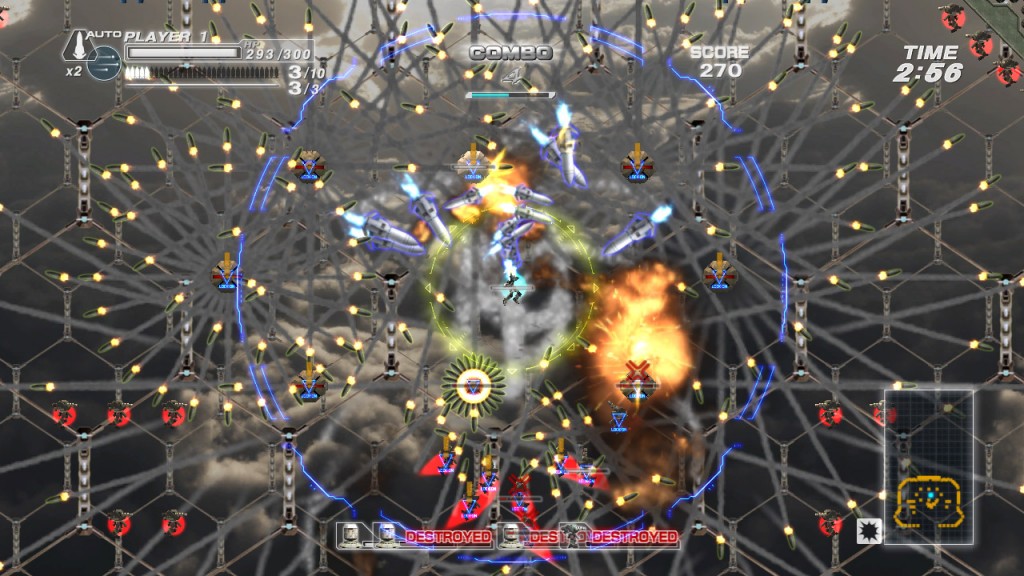
Task: Select the first target portrait in the bottom bar
Action: pyautogui.click(x=350, y=537)
